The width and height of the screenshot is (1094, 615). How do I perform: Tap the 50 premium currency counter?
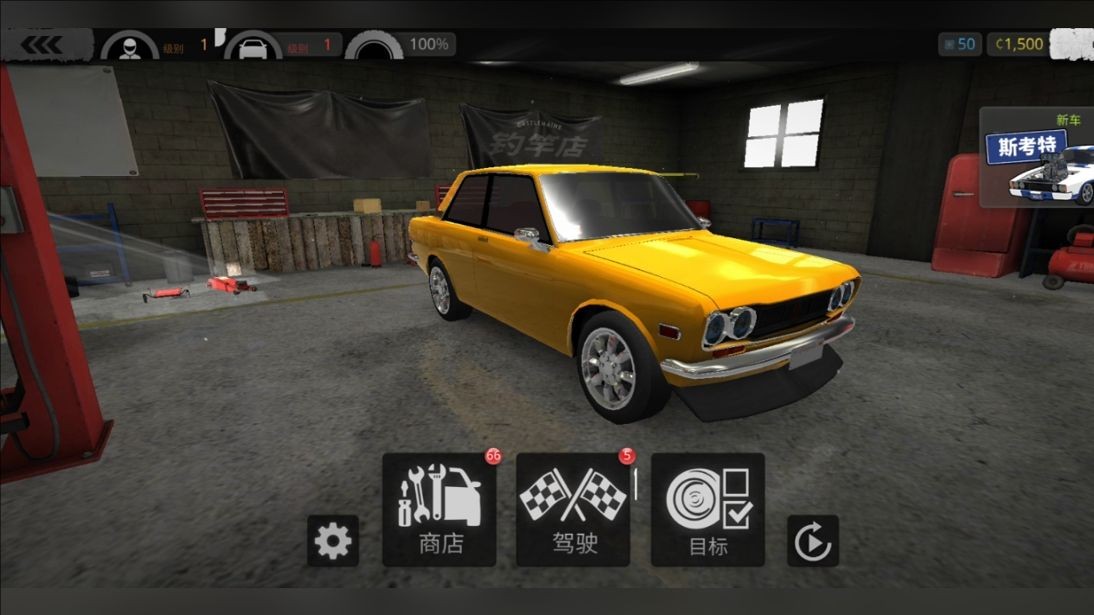pos(959,44)
